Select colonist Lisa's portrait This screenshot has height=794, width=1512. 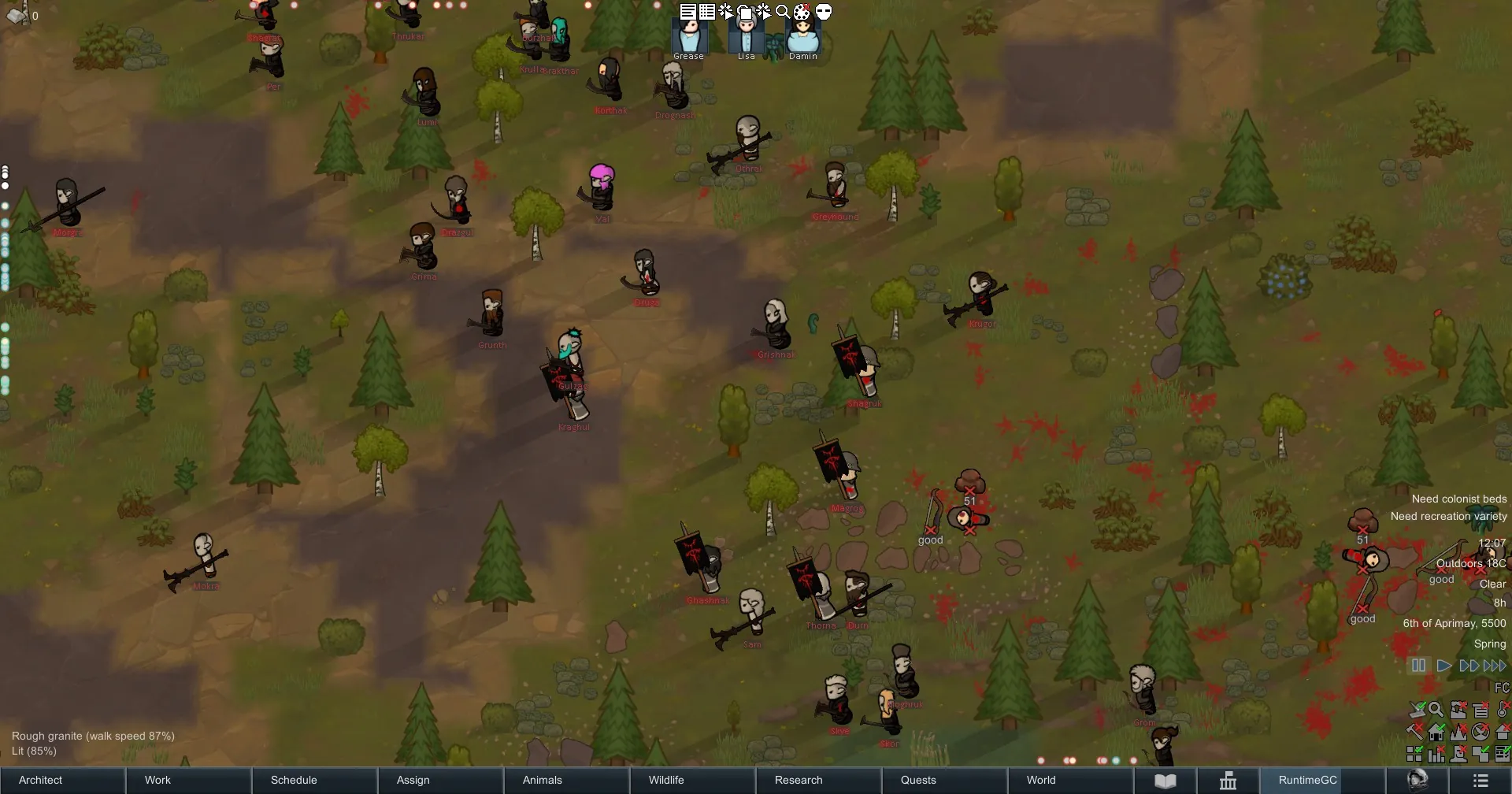click(746, 36)
